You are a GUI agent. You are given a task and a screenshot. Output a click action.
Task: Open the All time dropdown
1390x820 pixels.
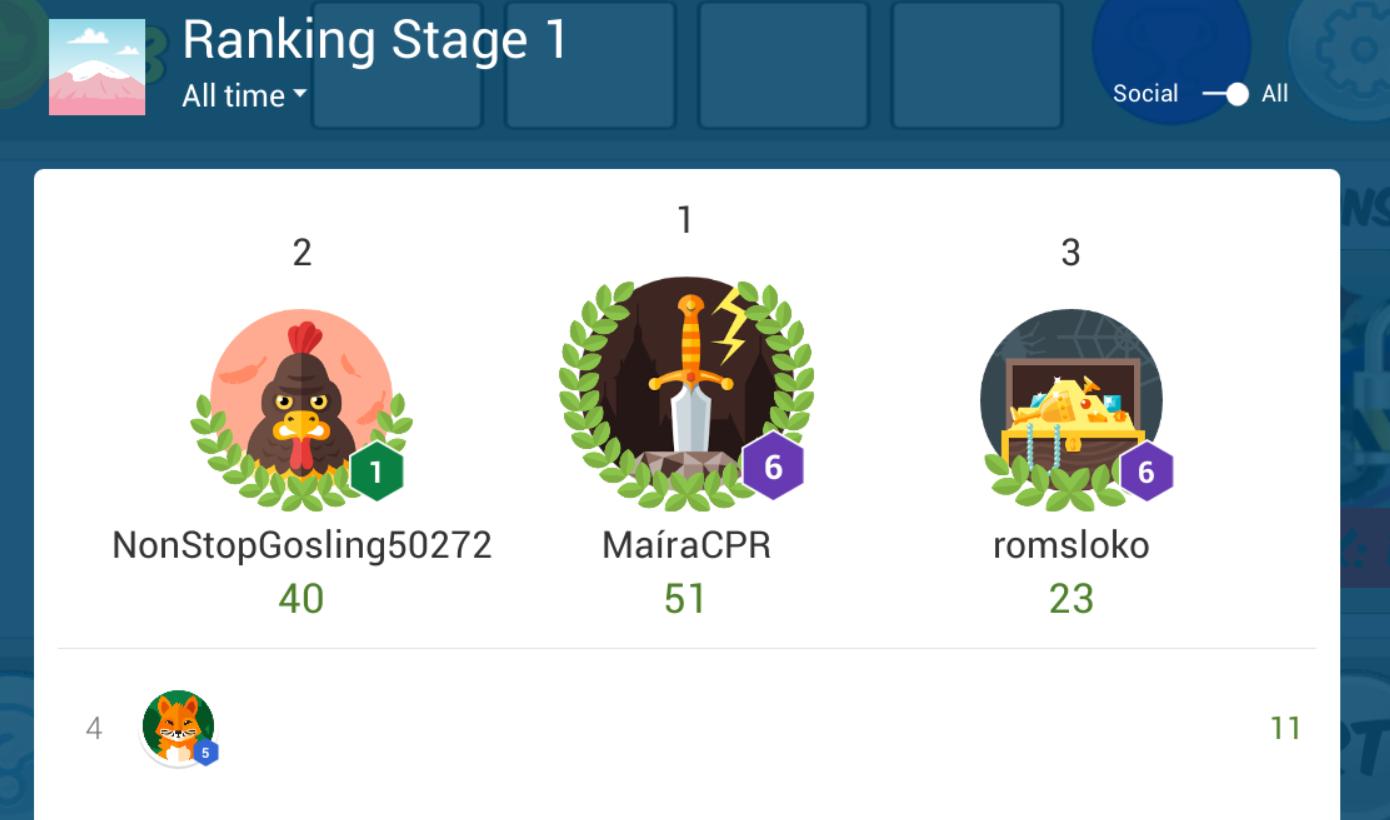[237, 97]
